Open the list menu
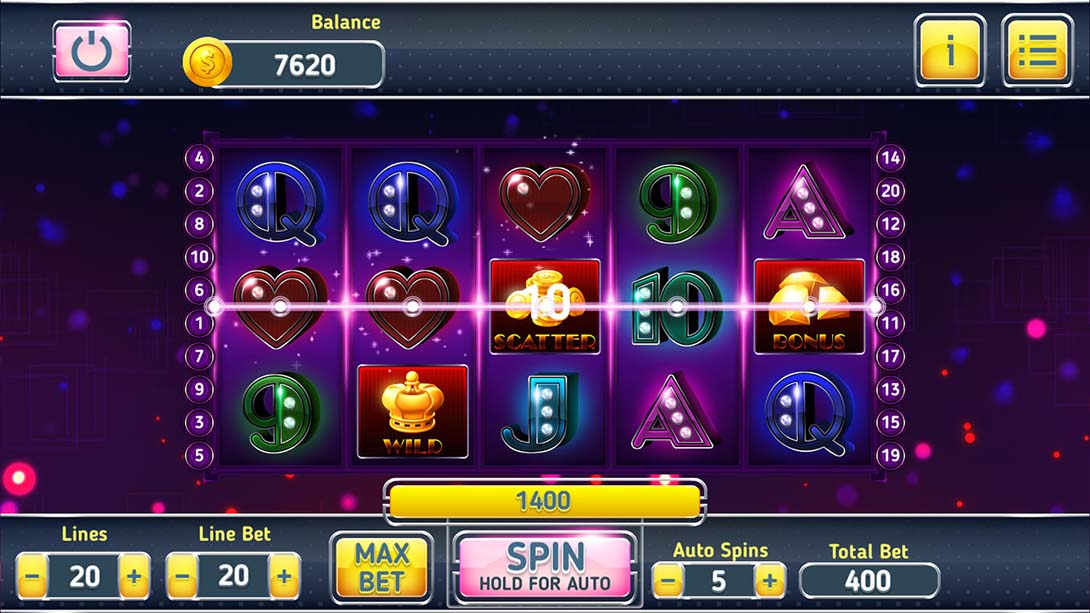The image size is (1090, 613). pyautogui.click(x=1036, y=50)
